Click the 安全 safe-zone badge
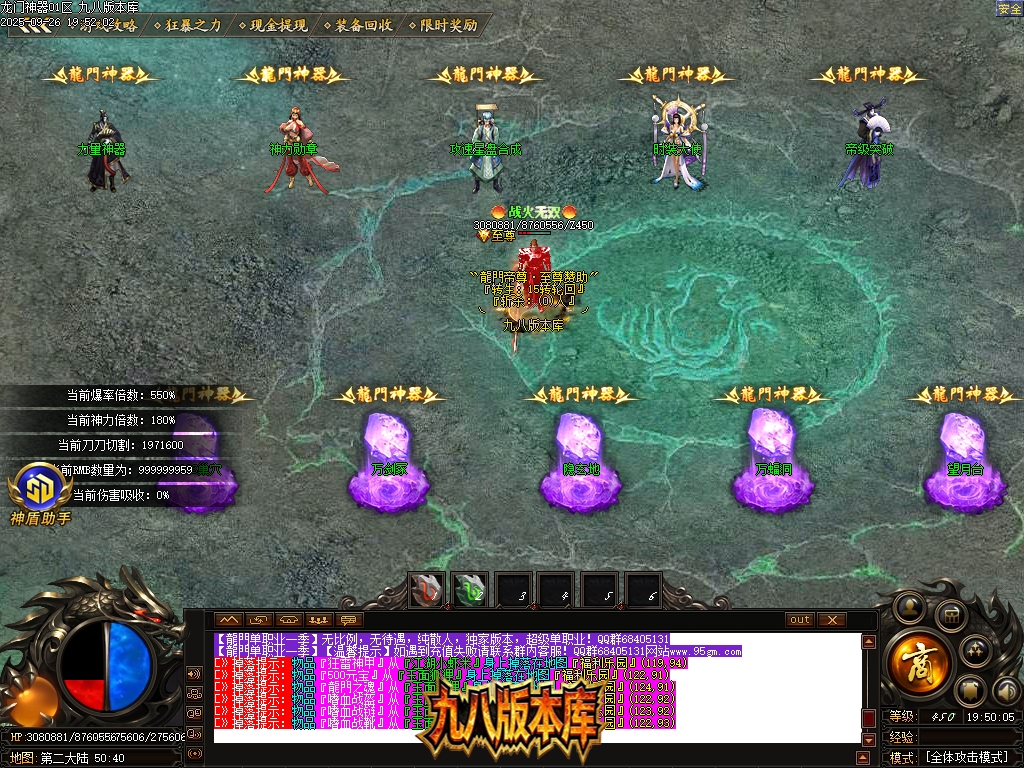This screenshot has height=768, width=1024. [1009, 8]
